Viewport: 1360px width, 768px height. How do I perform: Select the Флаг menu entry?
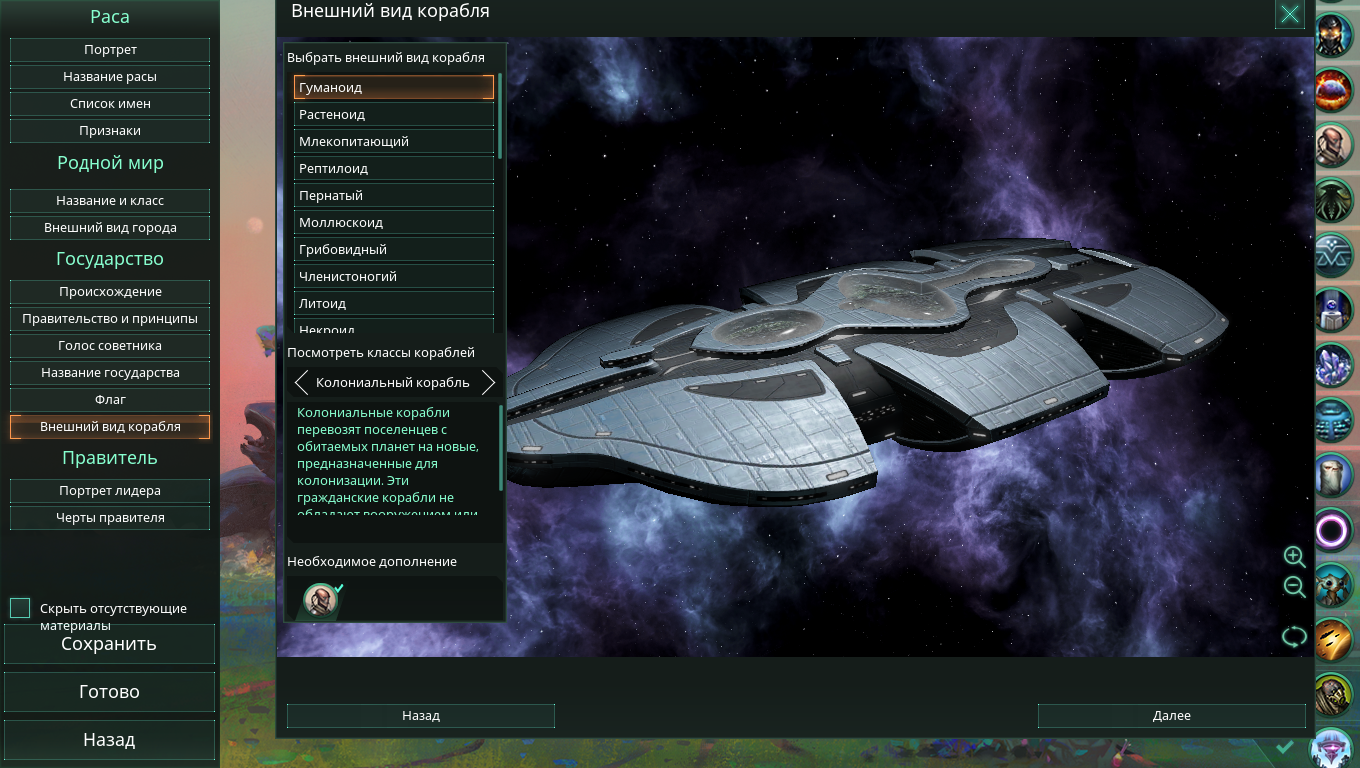[x=110, y=400]
